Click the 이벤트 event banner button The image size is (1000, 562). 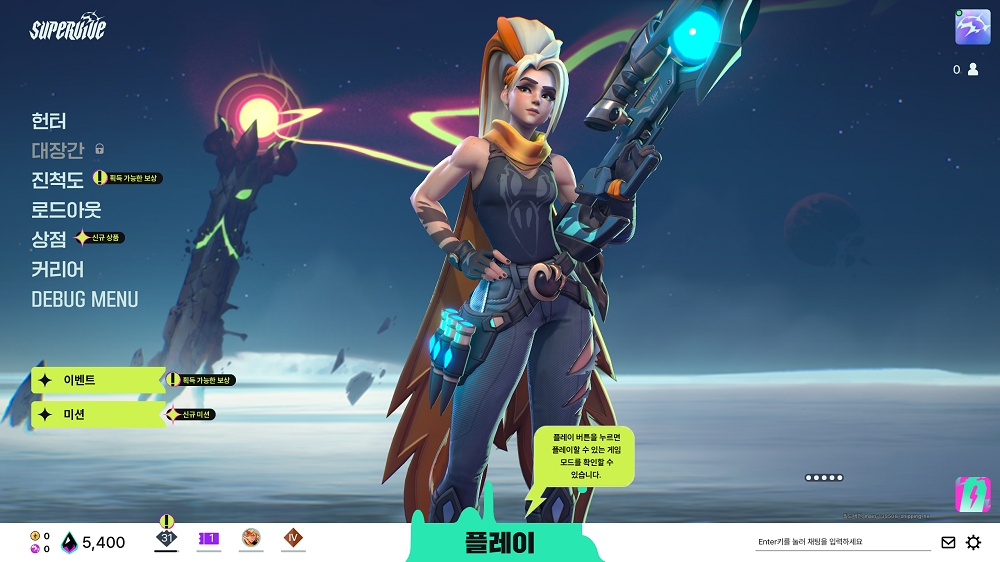[x=97, y=380]
